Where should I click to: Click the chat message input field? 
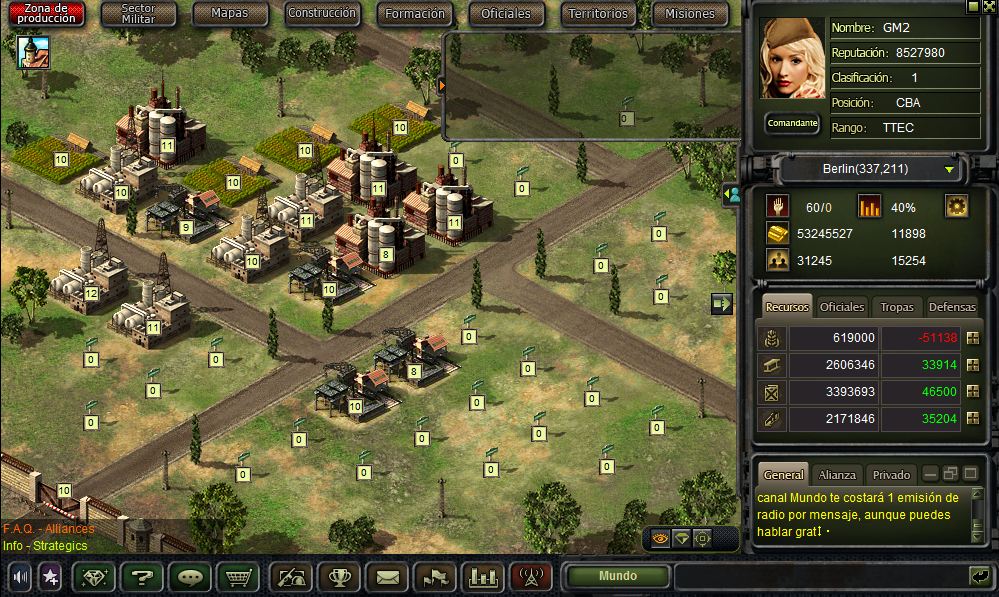click(820, 576)
